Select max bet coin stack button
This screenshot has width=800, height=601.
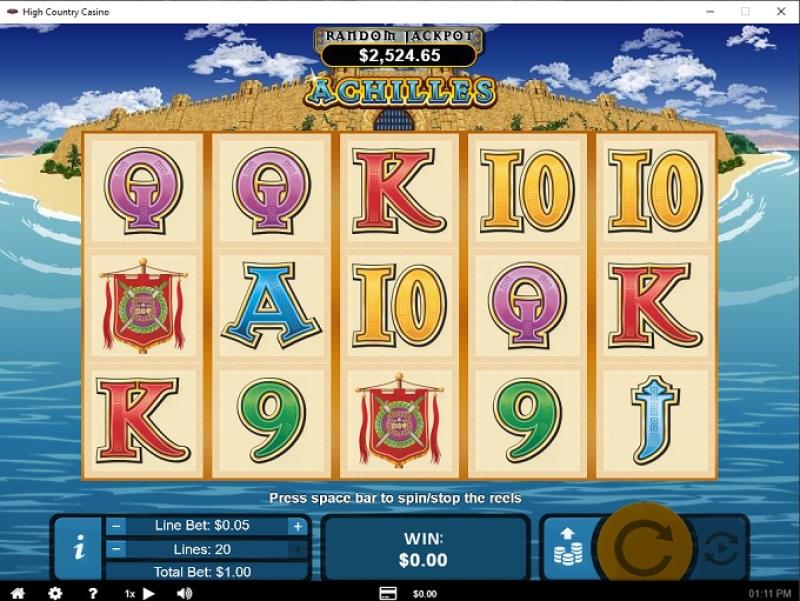pyautogui.click(x=569, y=548)
